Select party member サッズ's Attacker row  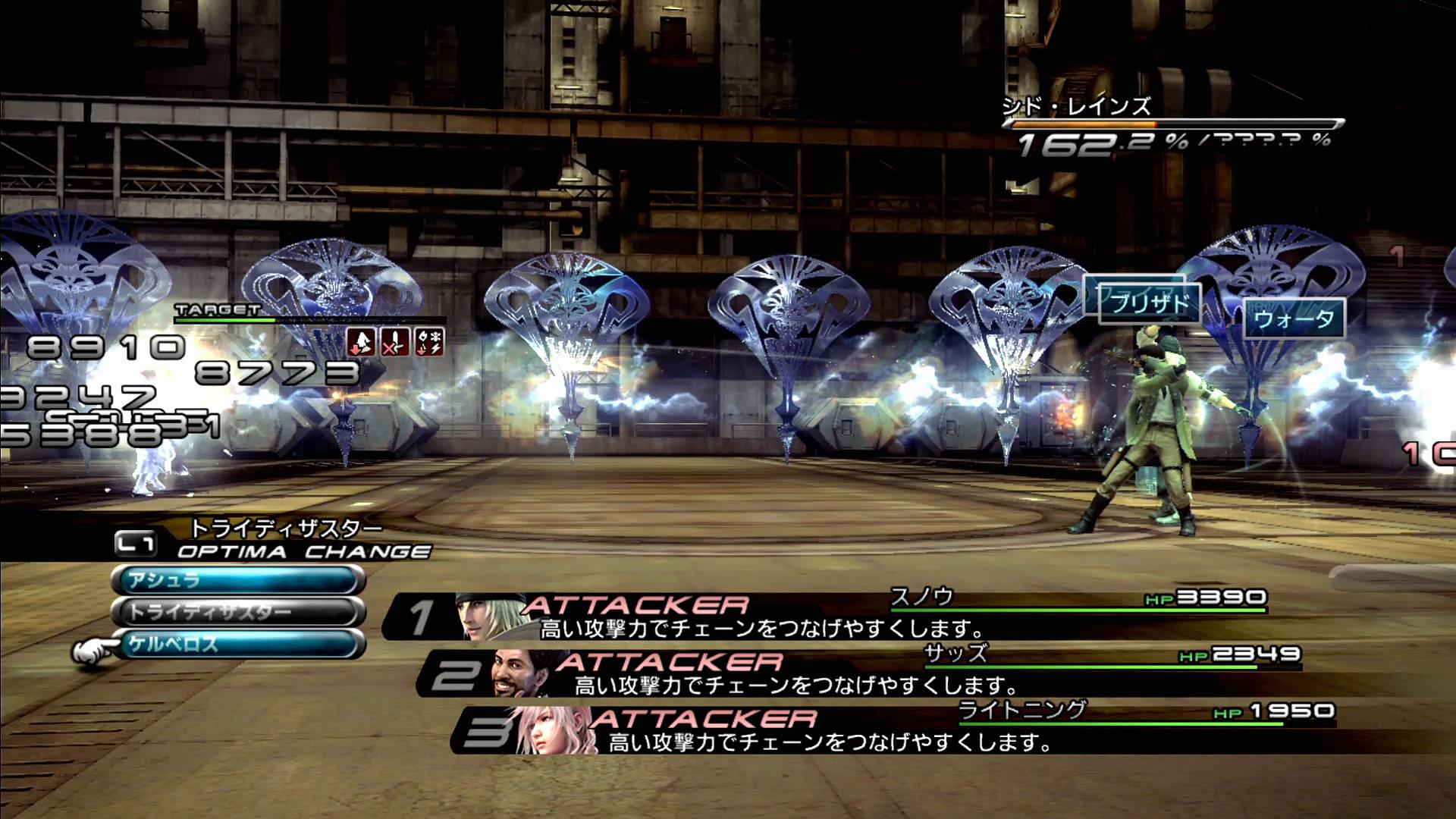pyautogui.click(x=861, y=674)
